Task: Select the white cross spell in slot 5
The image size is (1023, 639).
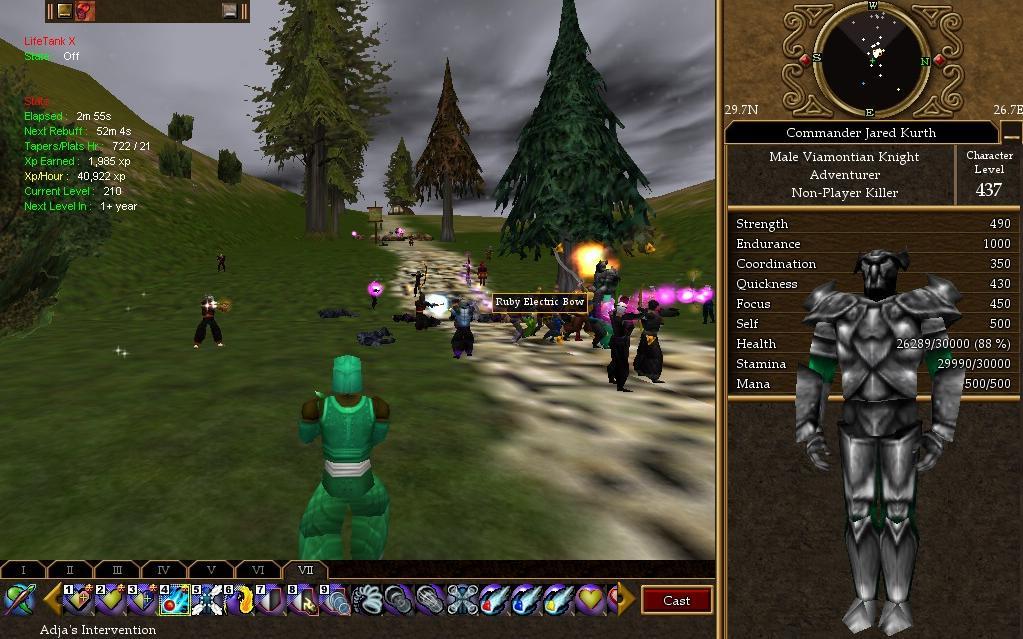Action: point(206,600)
